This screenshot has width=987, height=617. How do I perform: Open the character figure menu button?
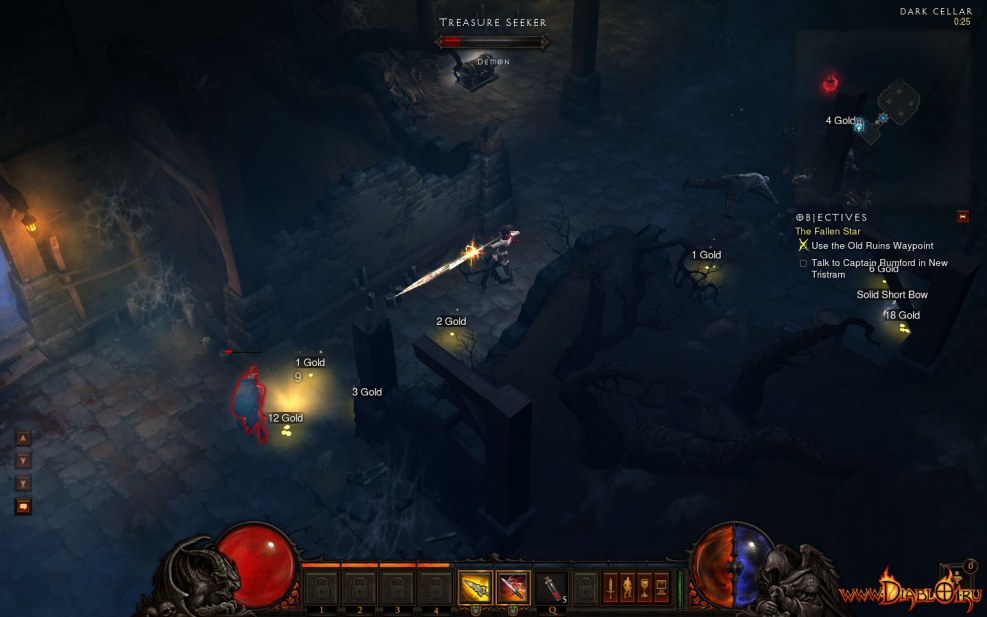[628, 587]
